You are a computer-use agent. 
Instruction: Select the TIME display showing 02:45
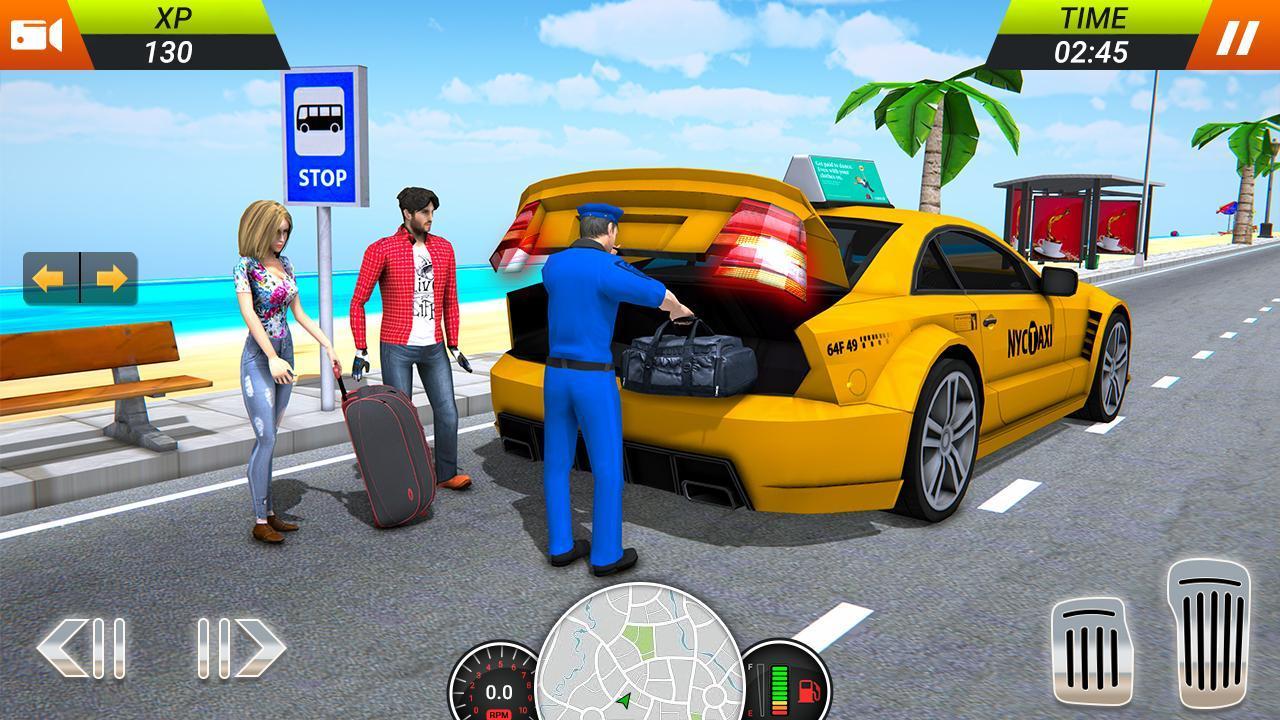click(x=1091, y=32)
